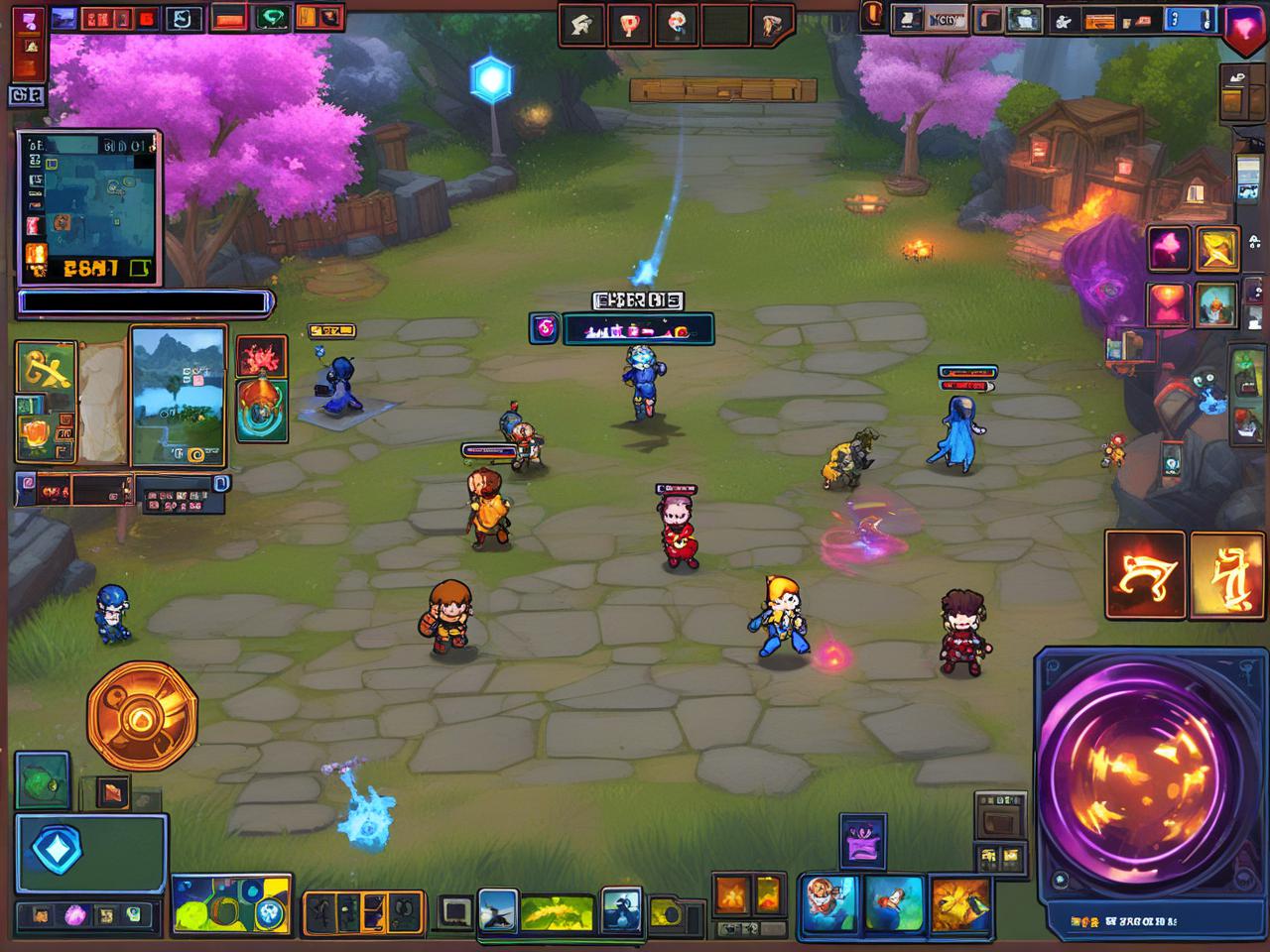
Task: Trigger the yellow glowing glyph skill button
Action: click(1226, 575)
